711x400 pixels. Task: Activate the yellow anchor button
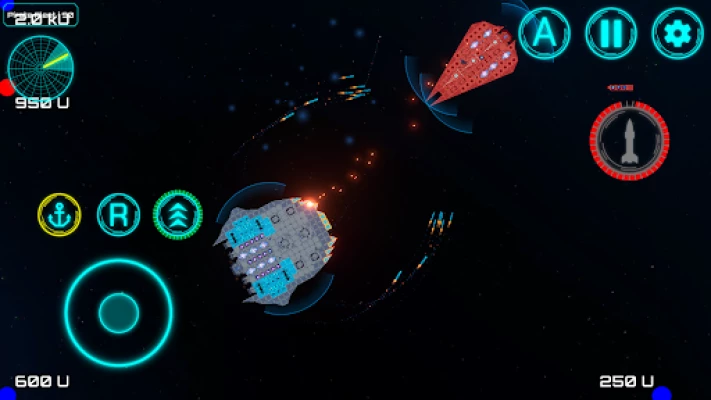click(59, 214)
